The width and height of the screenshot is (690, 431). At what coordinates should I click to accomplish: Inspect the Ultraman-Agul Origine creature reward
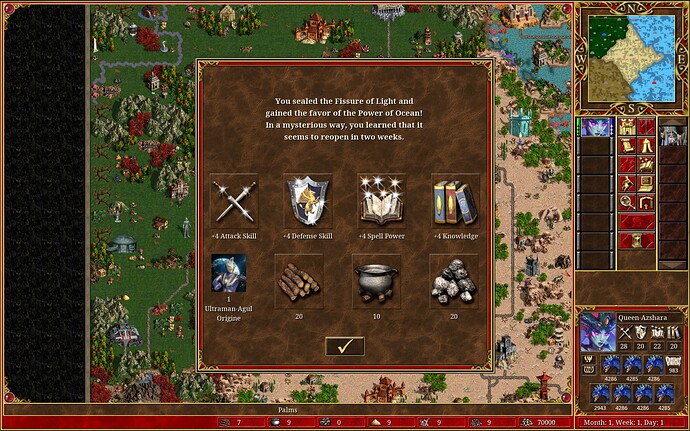pyautogui.click(x=229, y=274)
